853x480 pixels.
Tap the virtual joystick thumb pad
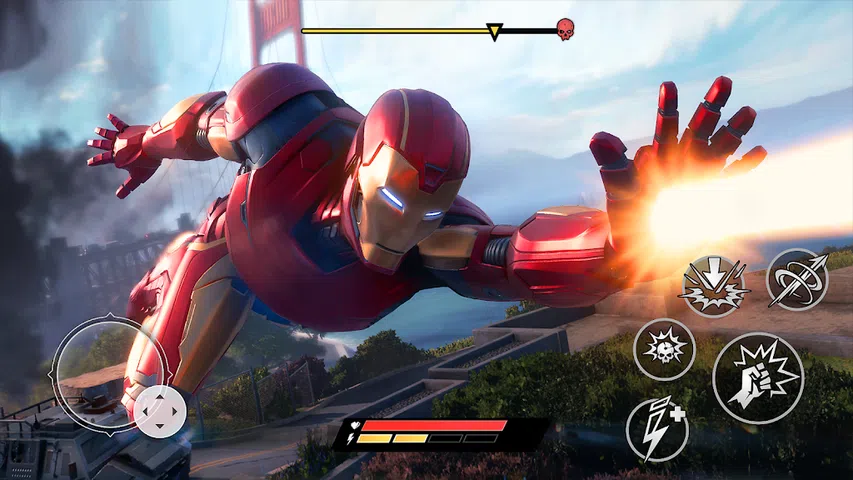(x=160, y=411)
